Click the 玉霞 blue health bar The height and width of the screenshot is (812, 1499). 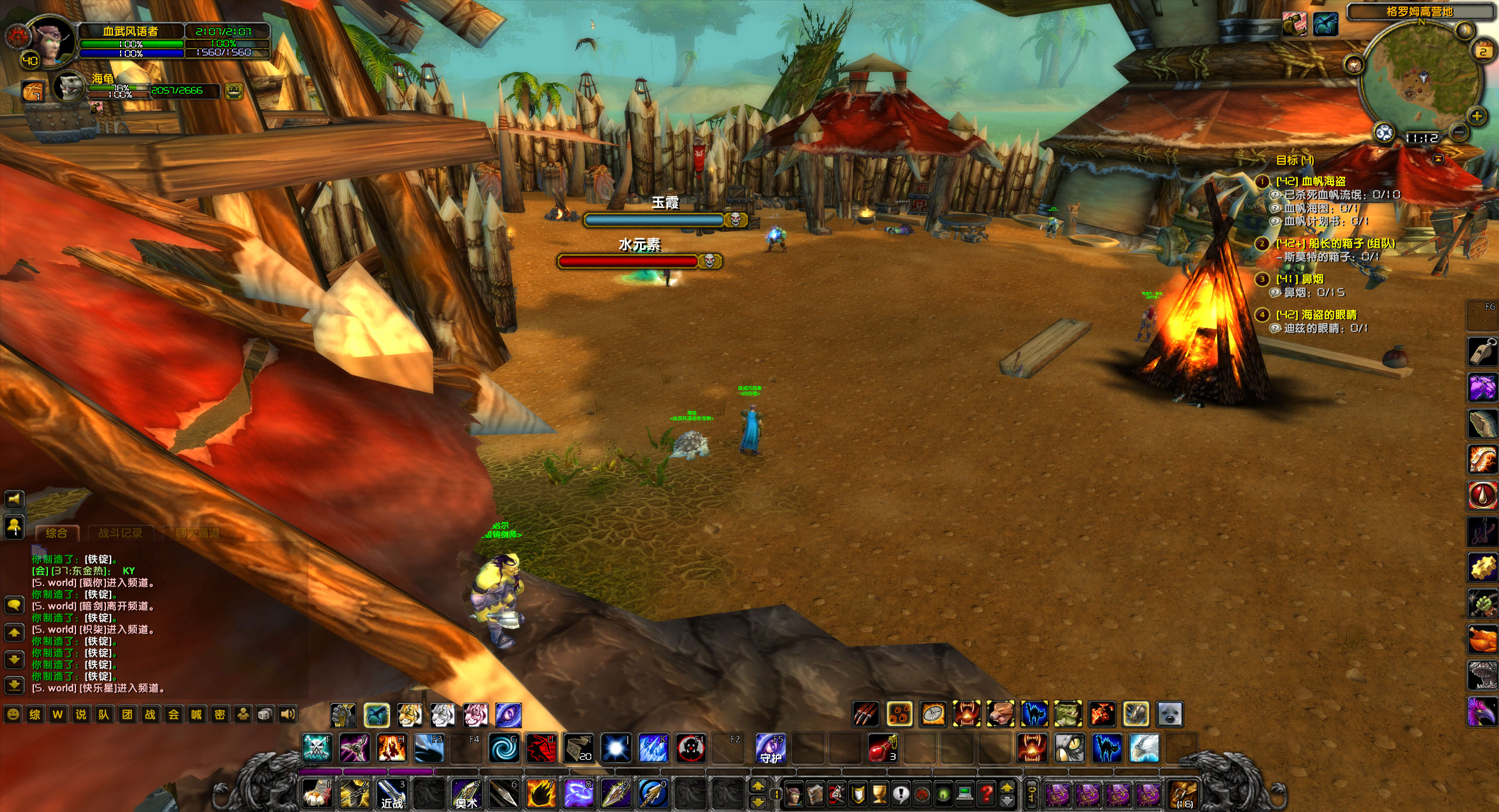654,220
